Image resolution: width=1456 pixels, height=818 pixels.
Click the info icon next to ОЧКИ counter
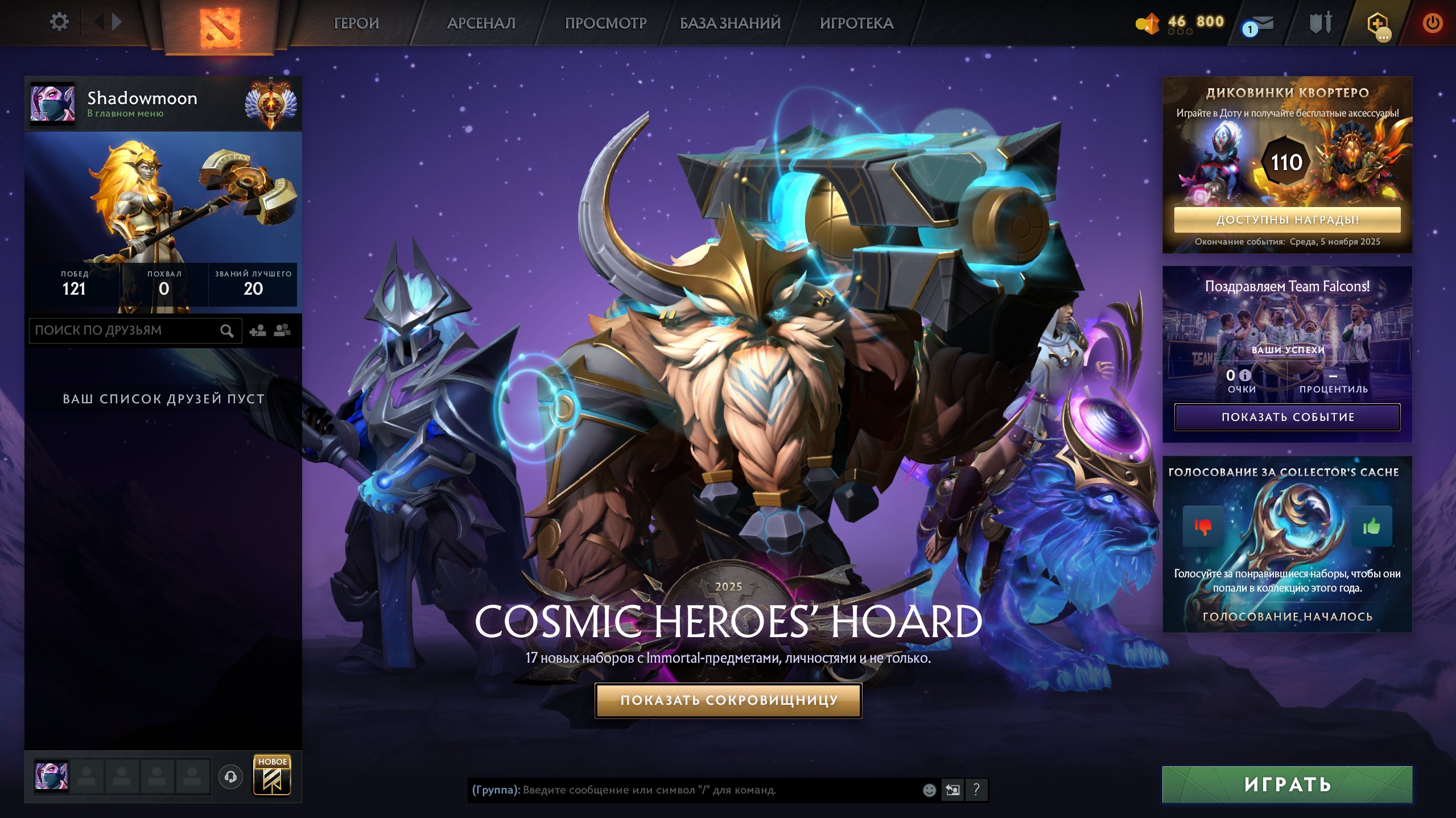(x=1245, y=375)
